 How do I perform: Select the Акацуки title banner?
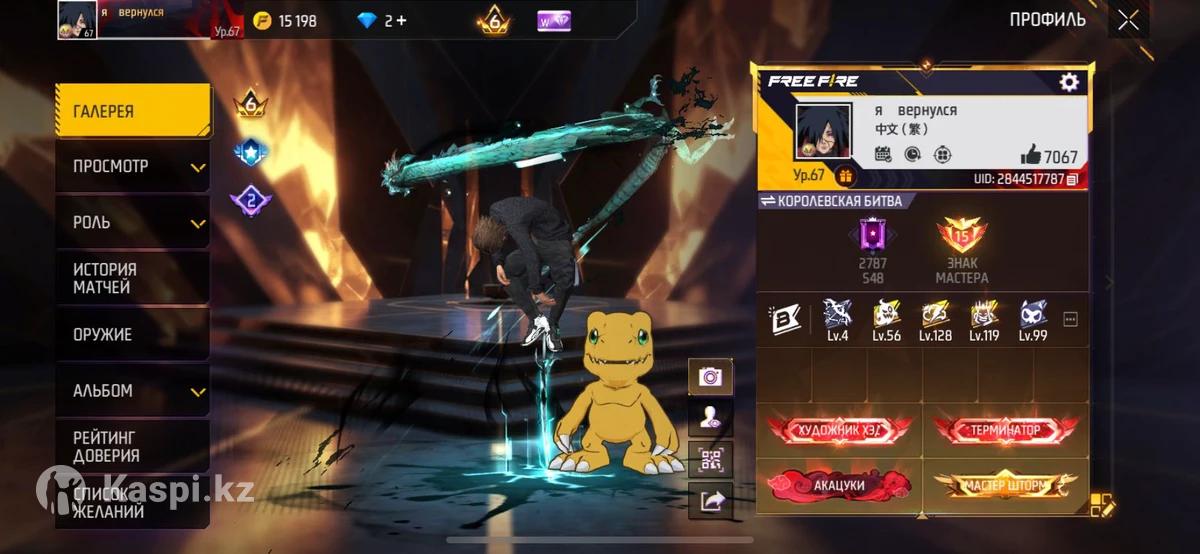[838, 485]
